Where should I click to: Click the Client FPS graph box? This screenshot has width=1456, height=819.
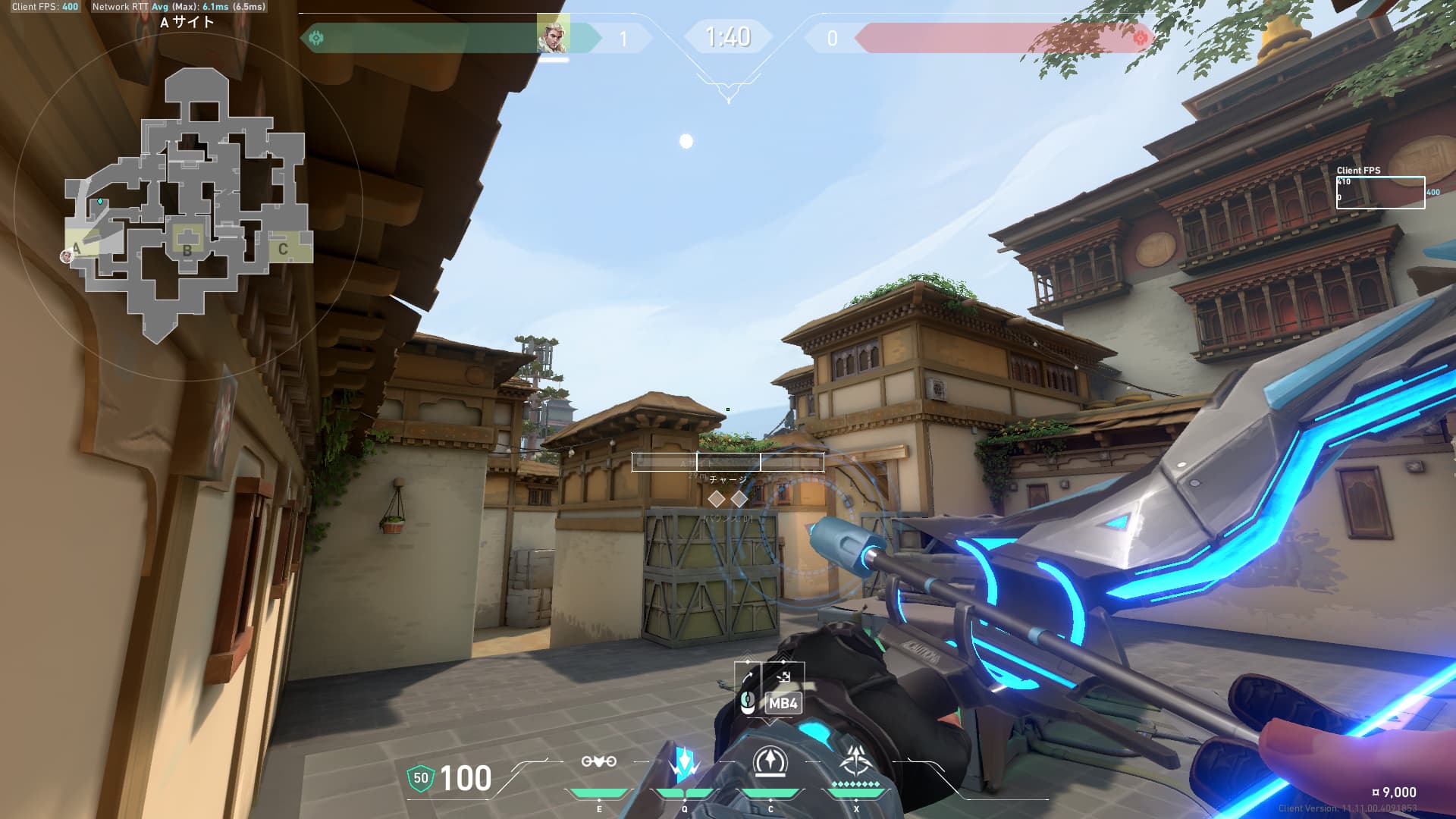pos(1380,192)
